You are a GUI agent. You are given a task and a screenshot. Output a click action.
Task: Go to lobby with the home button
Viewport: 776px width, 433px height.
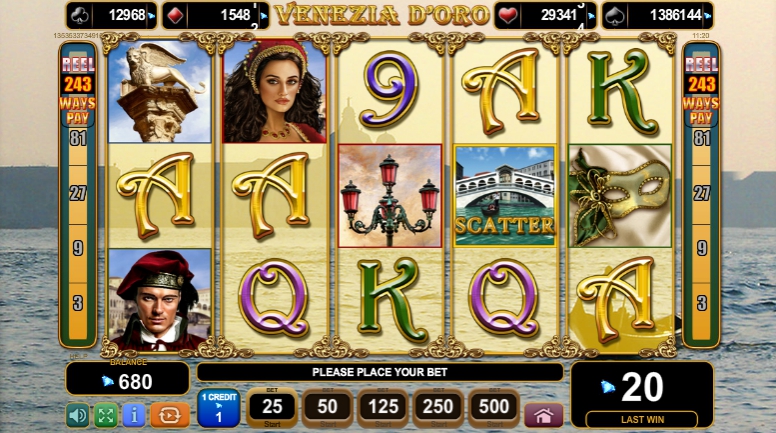click(x=543, y=415)
